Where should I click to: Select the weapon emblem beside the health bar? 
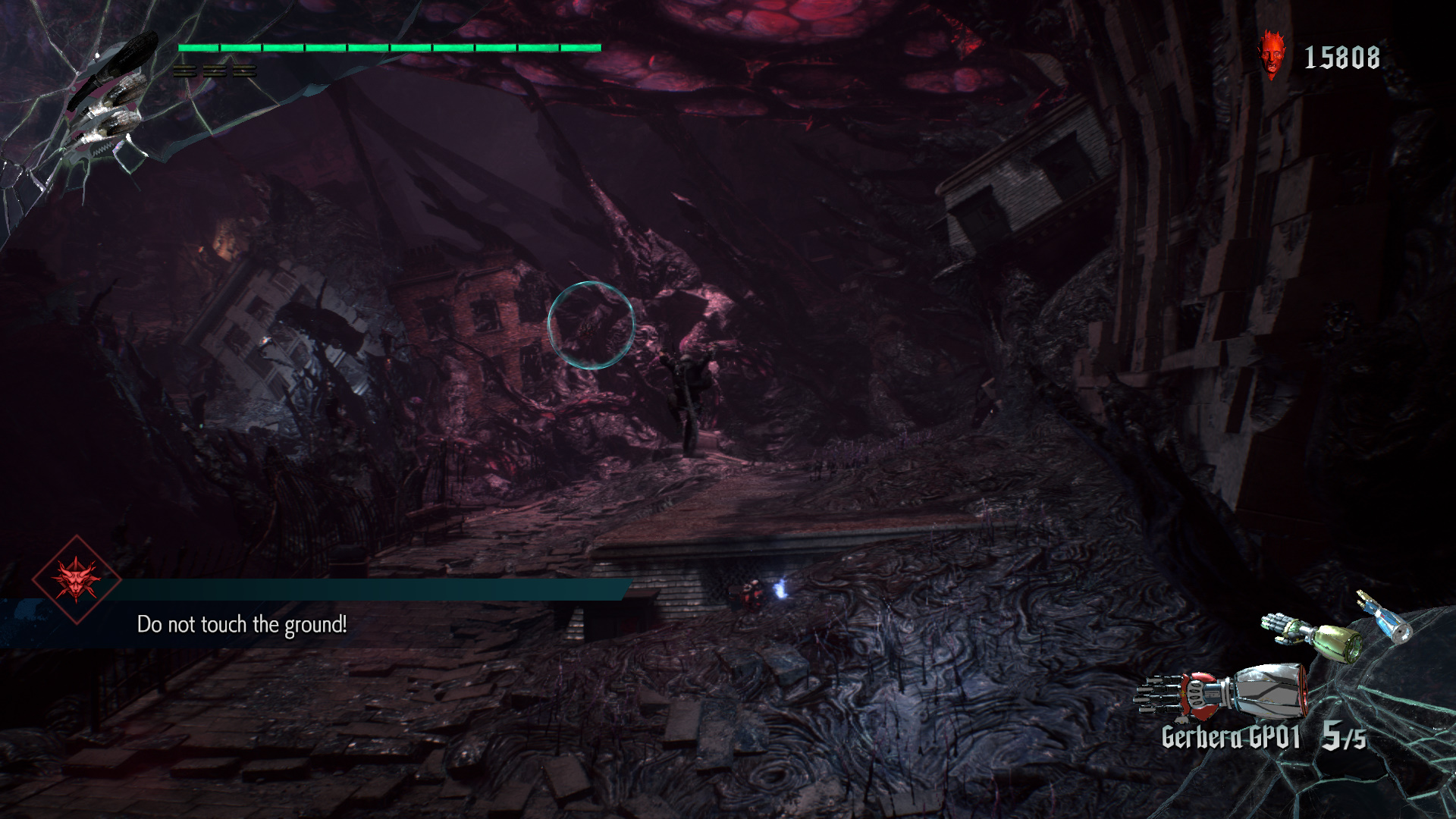coord(106,99)
